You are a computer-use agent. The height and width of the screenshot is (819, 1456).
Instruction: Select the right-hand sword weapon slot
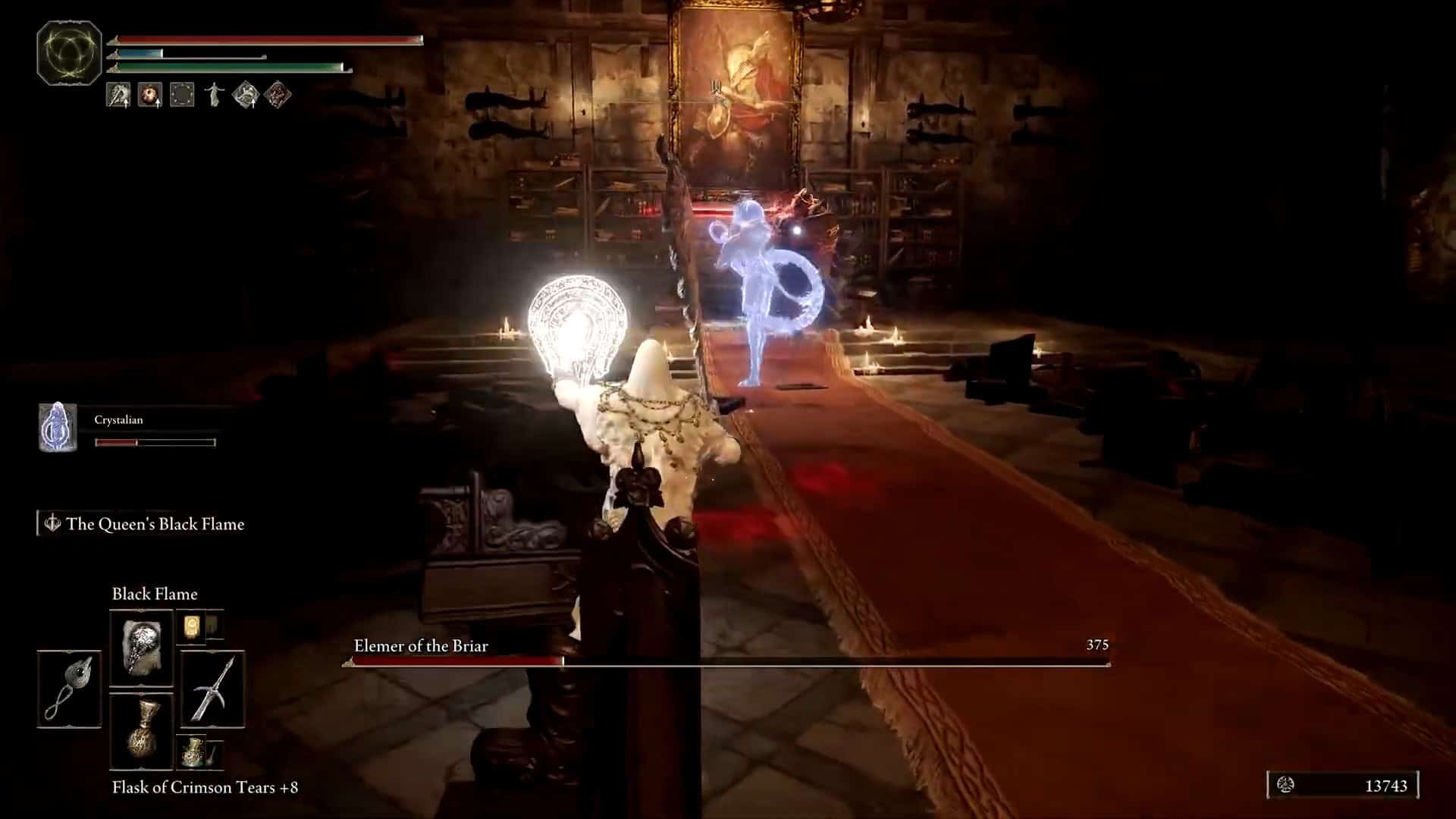[x=212, y=689]
